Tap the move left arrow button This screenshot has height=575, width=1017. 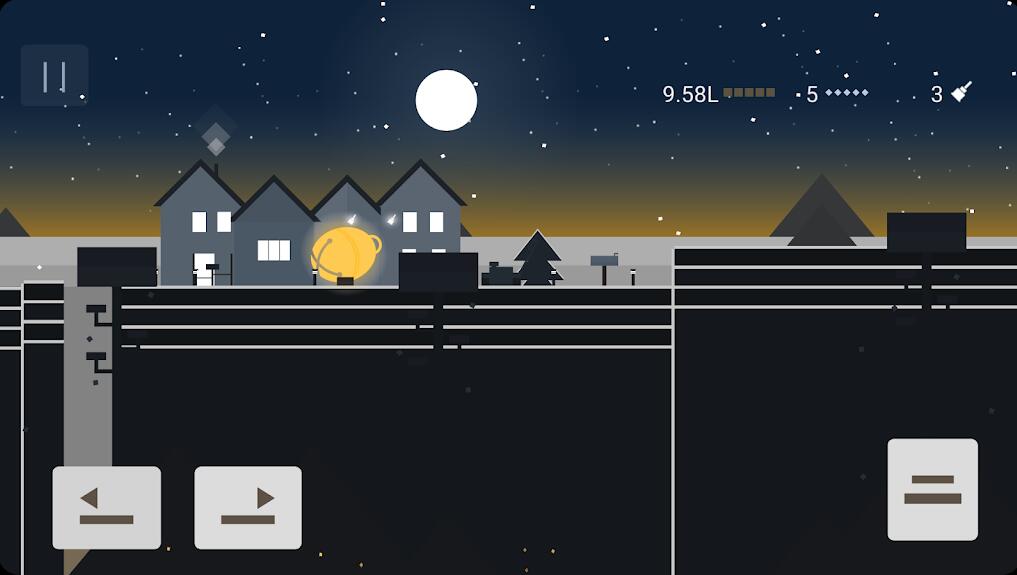click(x=107, y=507)
